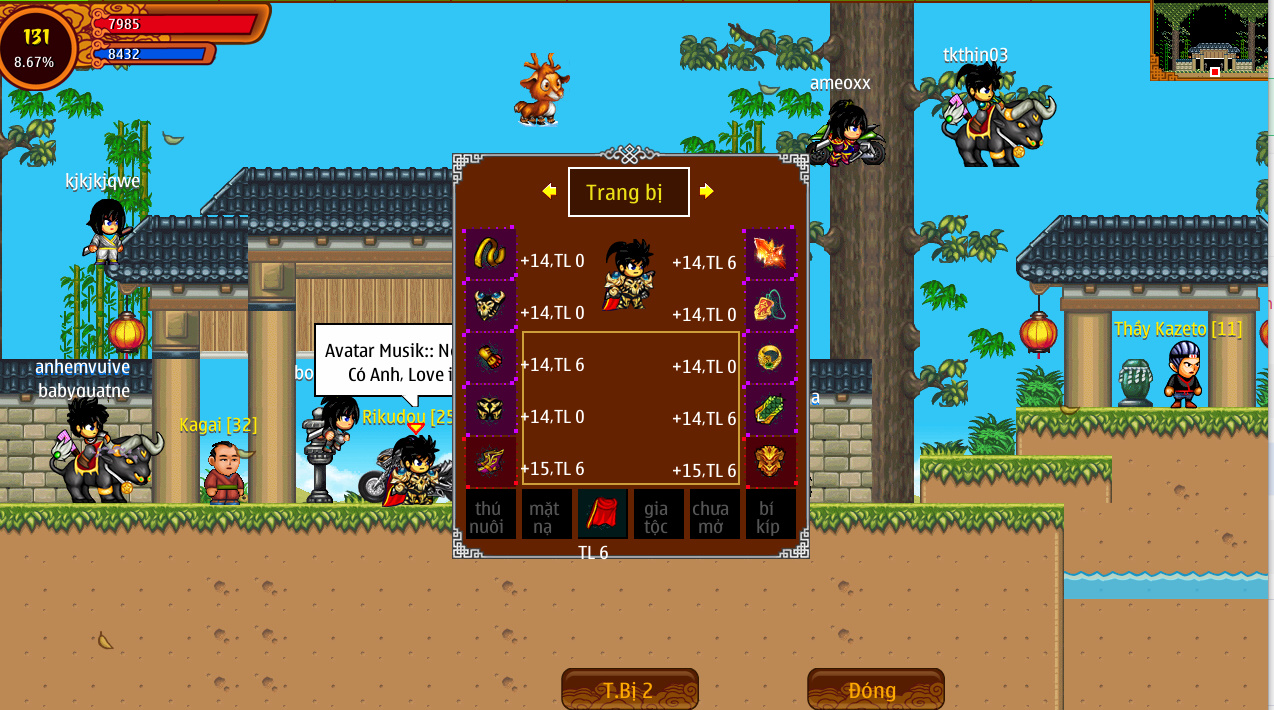Select the horned armor equipment slot
Screen dimensions: 1274x710
coord(490,304)
